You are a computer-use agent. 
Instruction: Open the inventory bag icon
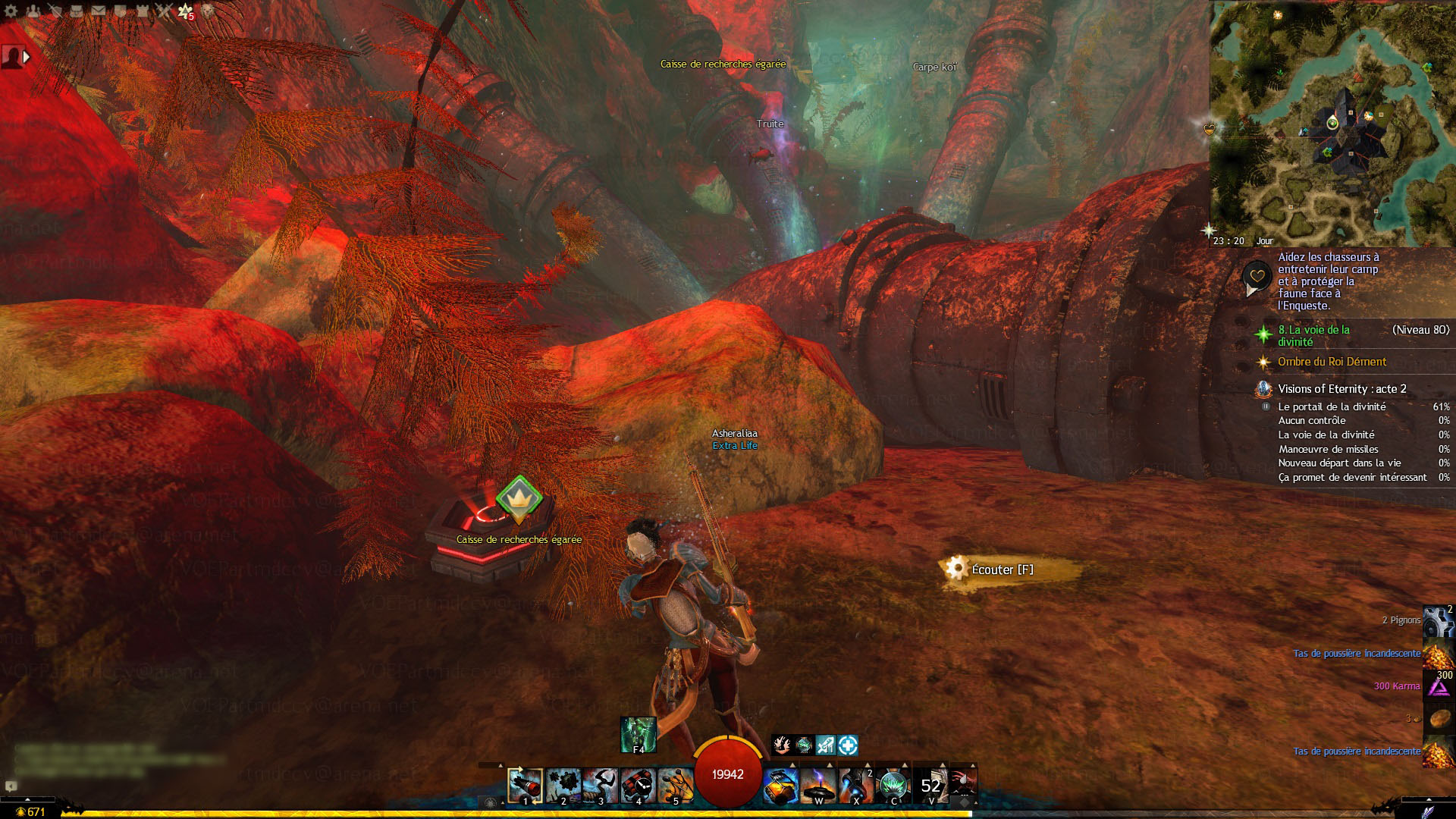[77, 11]
